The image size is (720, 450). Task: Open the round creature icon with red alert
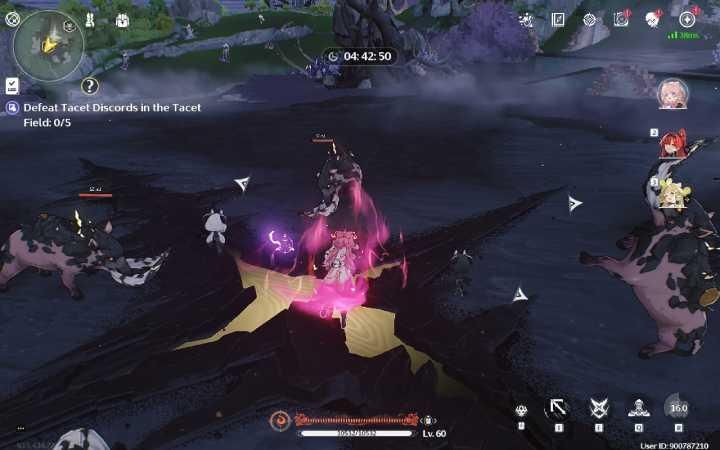[652, 19]
